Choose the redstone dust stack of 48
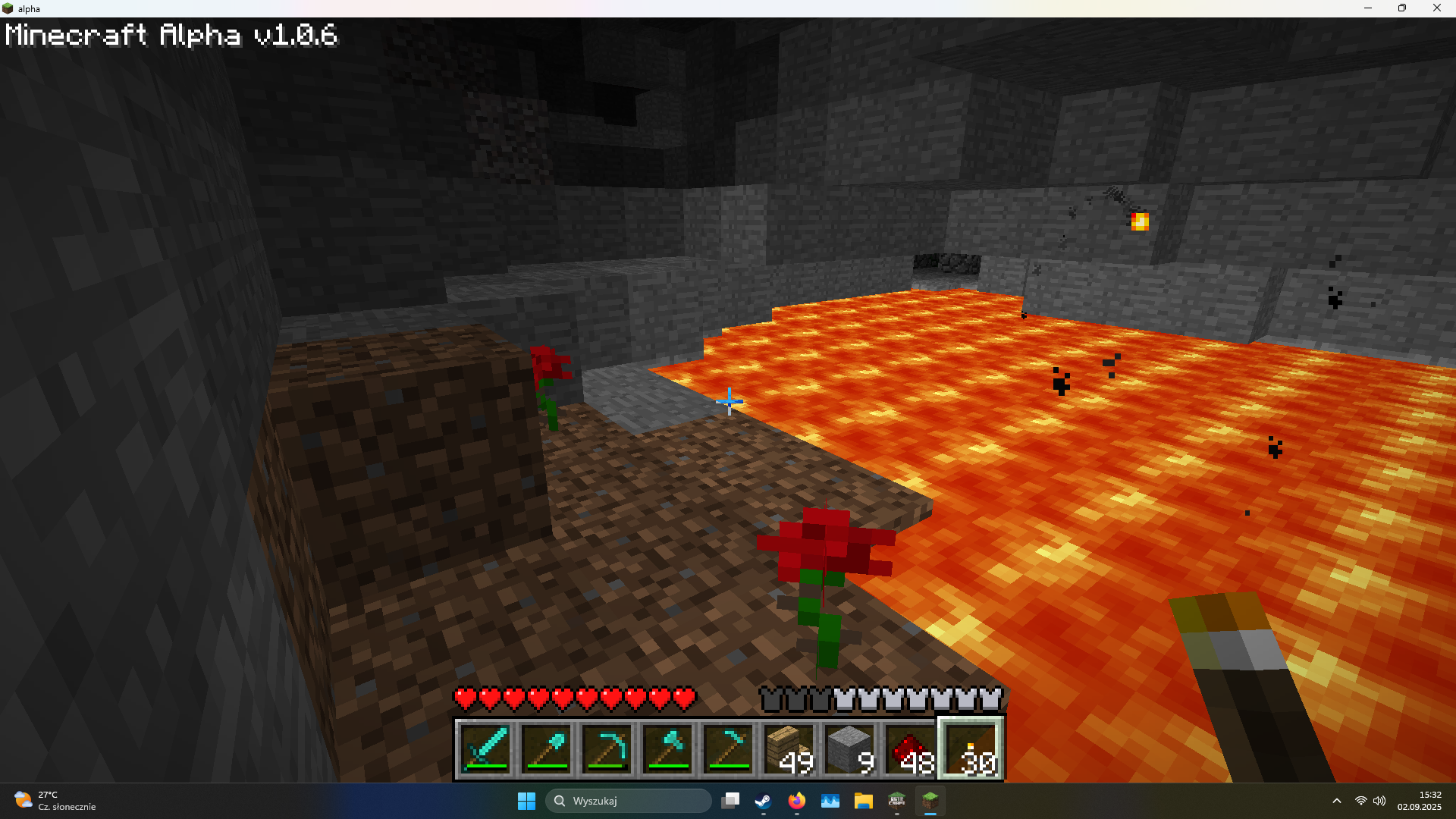This screenshot has width=1456, height=819. [x=911, y=748]
